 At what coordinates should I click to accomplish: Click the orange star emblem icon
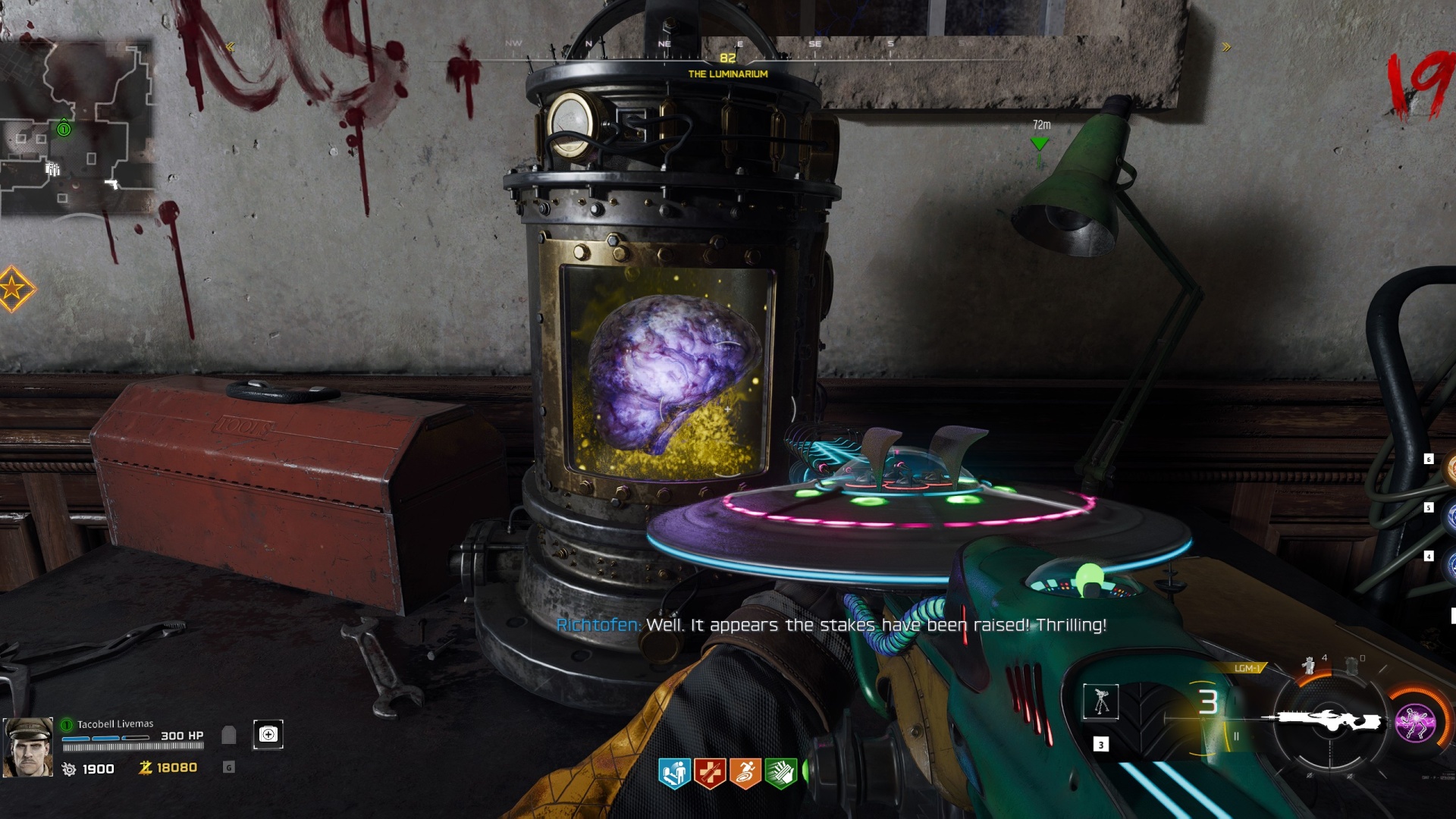click(14, 288)
